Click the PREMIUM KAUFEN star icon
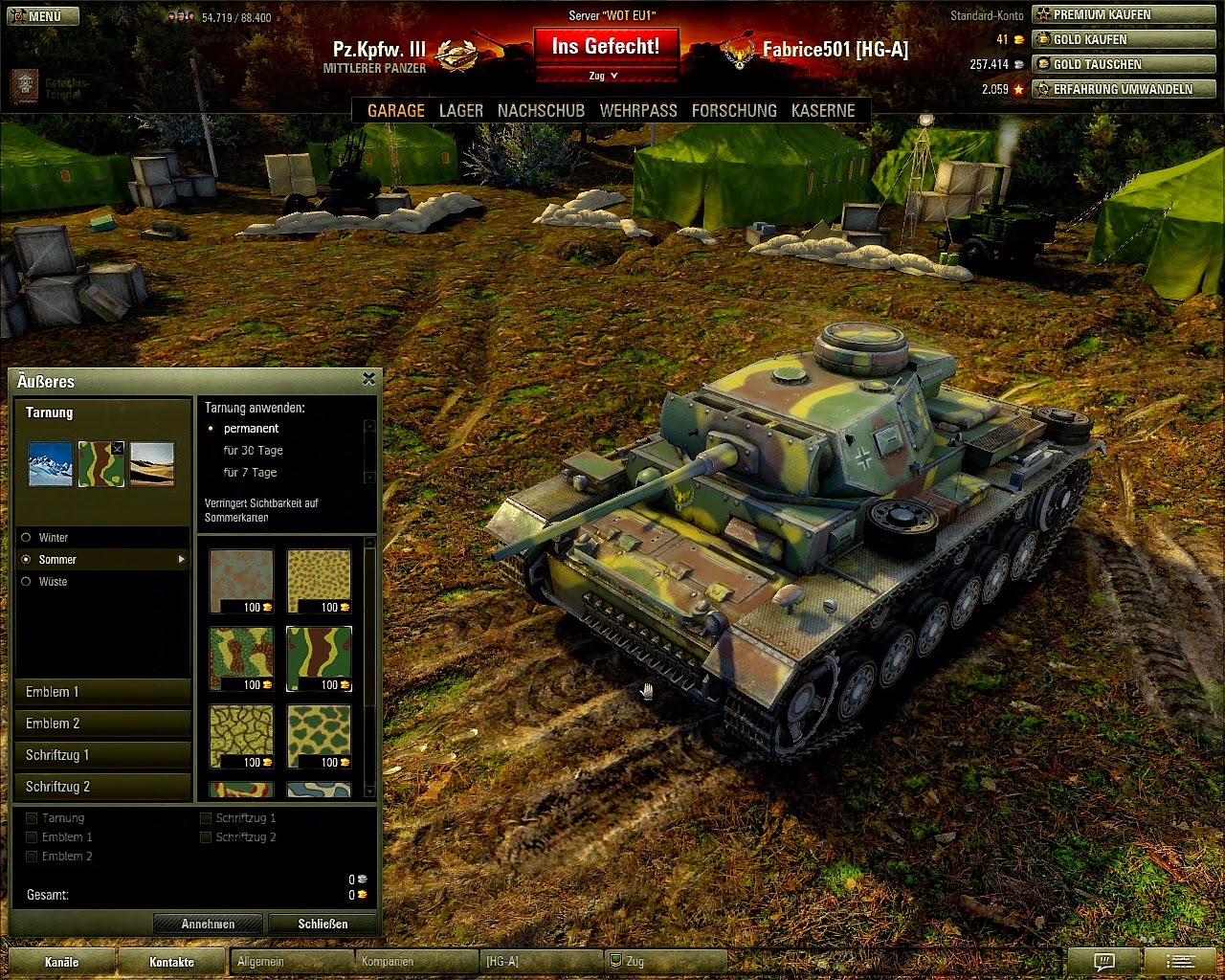The image size is (1225, 980). click(x=1041, y=14)
